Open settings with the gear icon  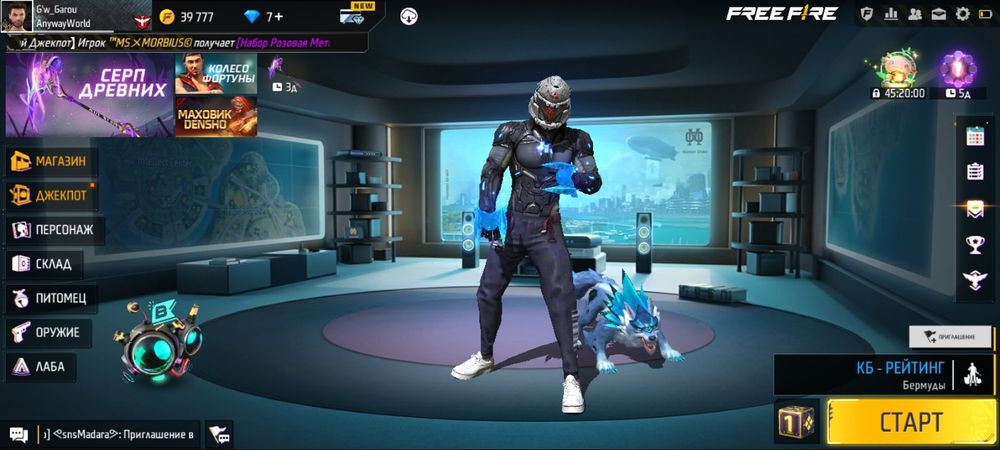click(x=963, y=14)
